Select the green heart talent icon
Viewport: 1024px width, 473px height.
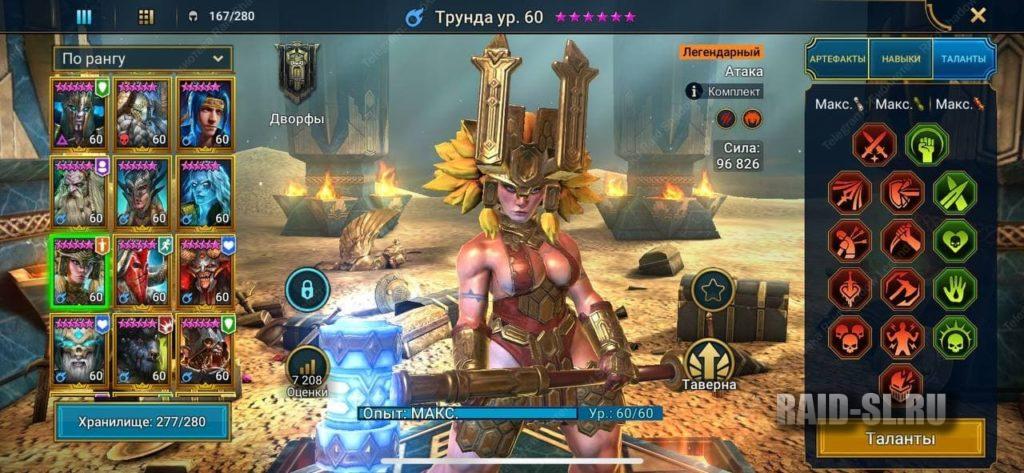(x=954, y=240)
